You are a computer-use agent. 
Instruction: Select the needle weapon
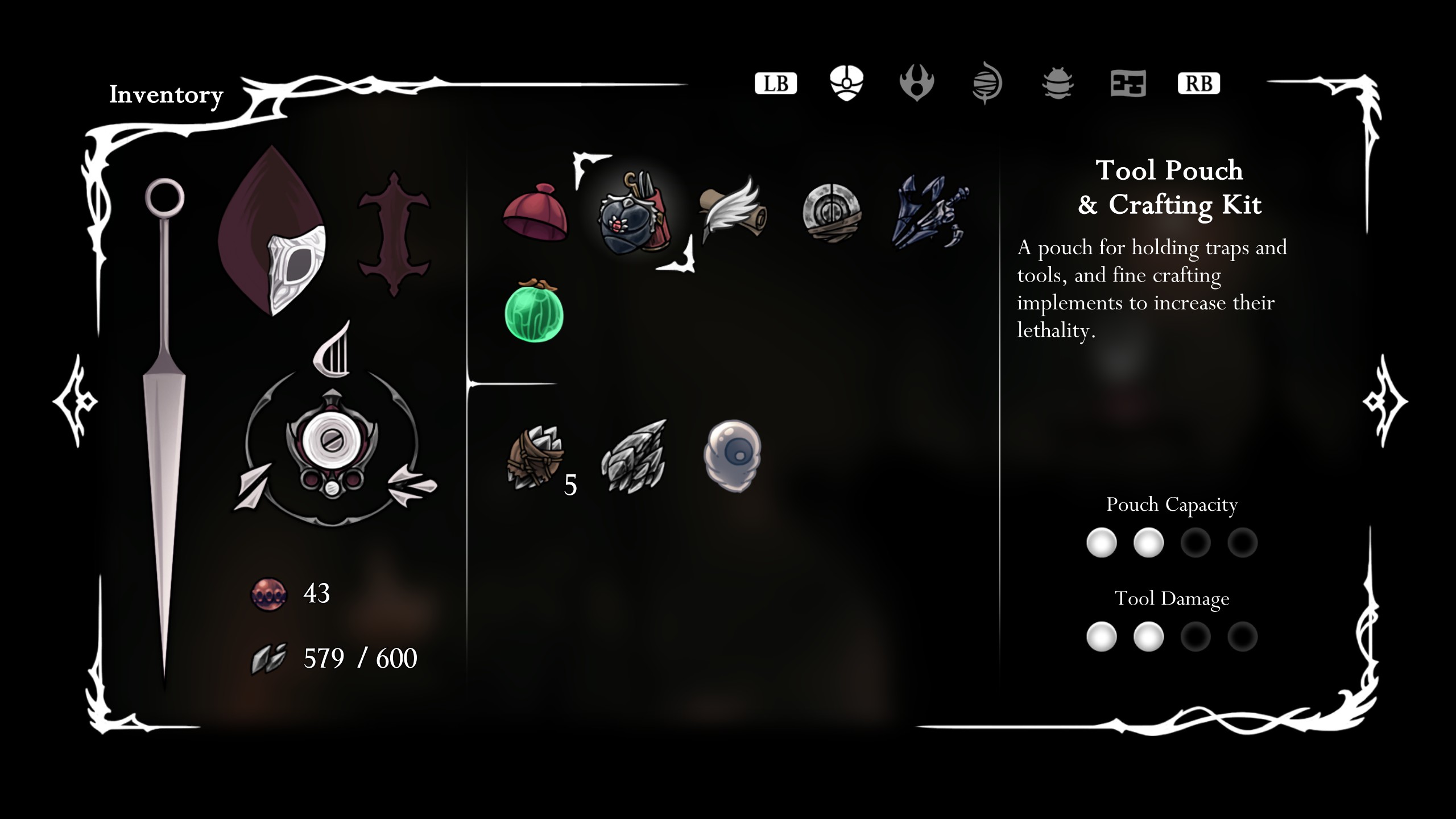coord(164,421)
